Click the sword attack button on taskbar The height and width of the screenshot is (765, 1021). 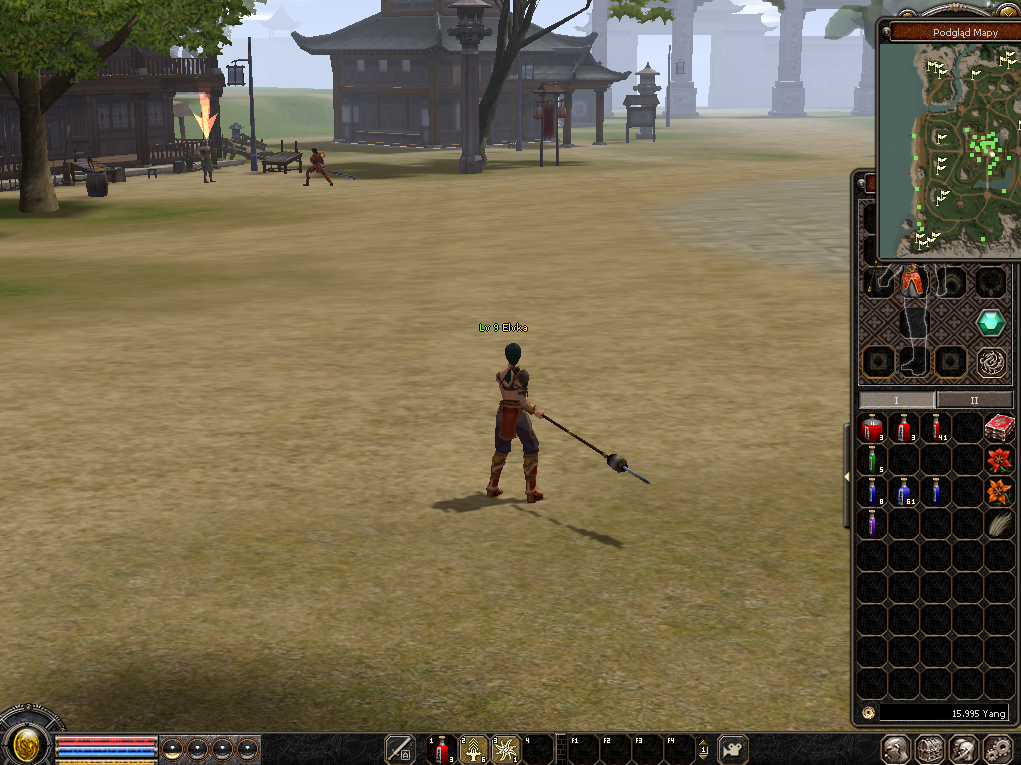coord(400,749)
